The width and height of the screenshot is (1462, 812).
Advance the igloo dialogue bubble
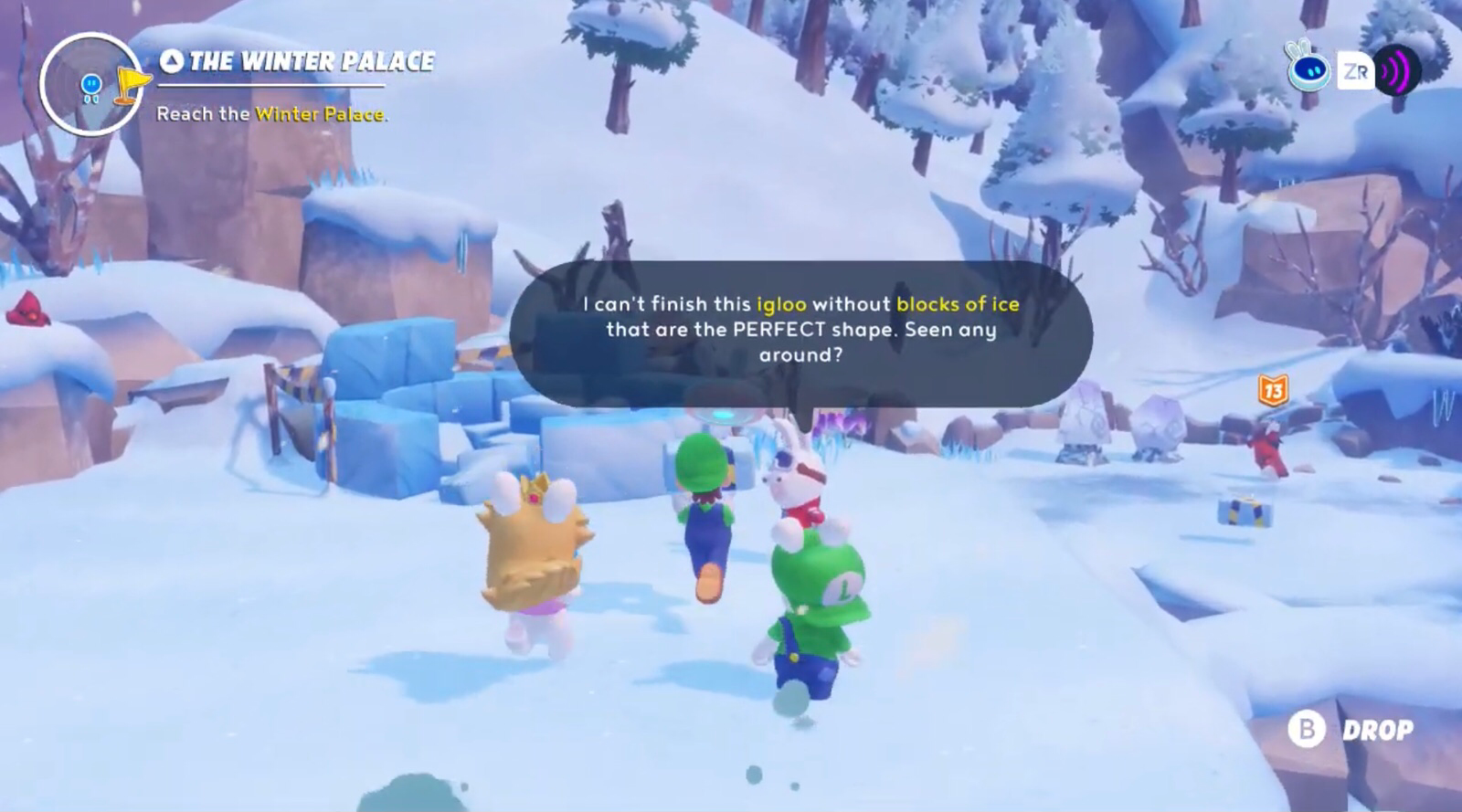pos(800,331)
